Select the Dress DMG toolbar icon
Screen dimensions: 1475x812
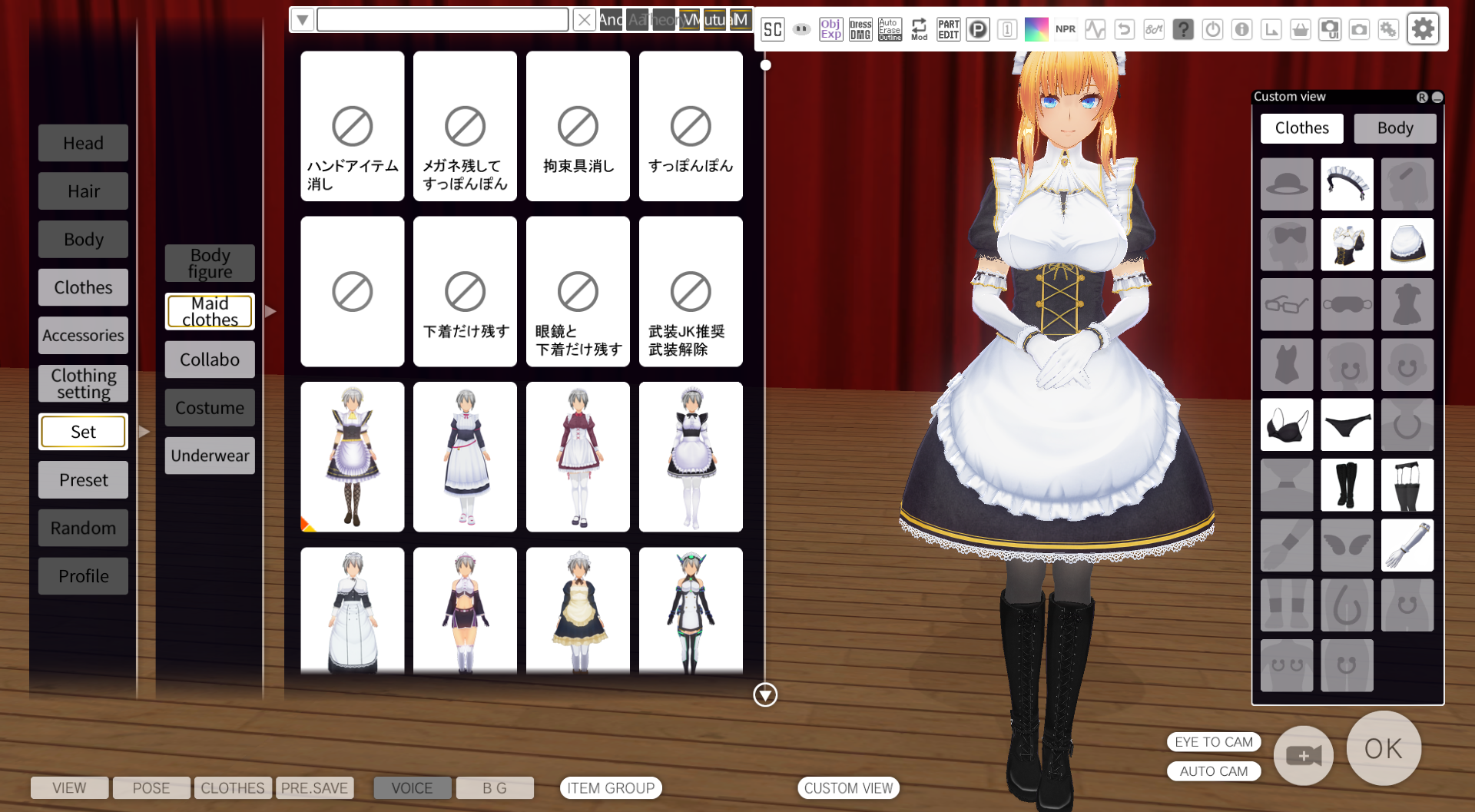(860, 29)
